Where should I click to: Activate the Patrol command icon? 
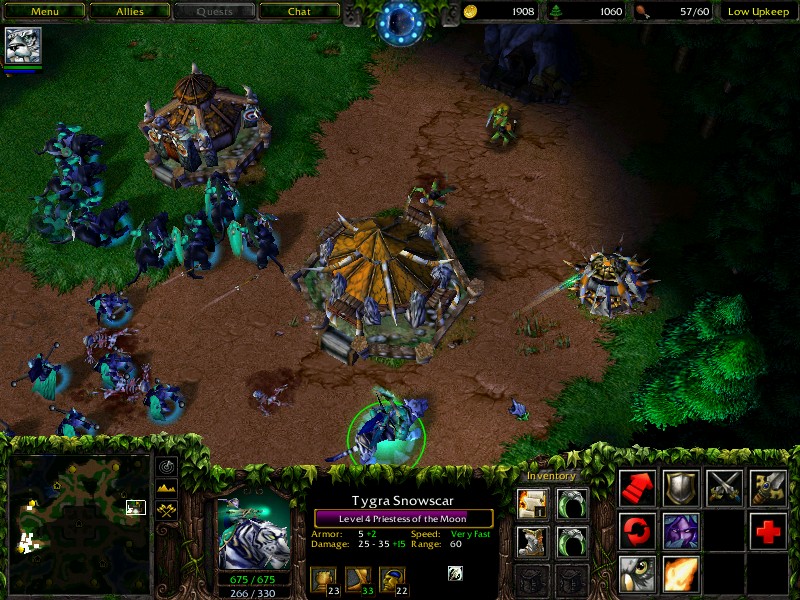pos(637,531)
